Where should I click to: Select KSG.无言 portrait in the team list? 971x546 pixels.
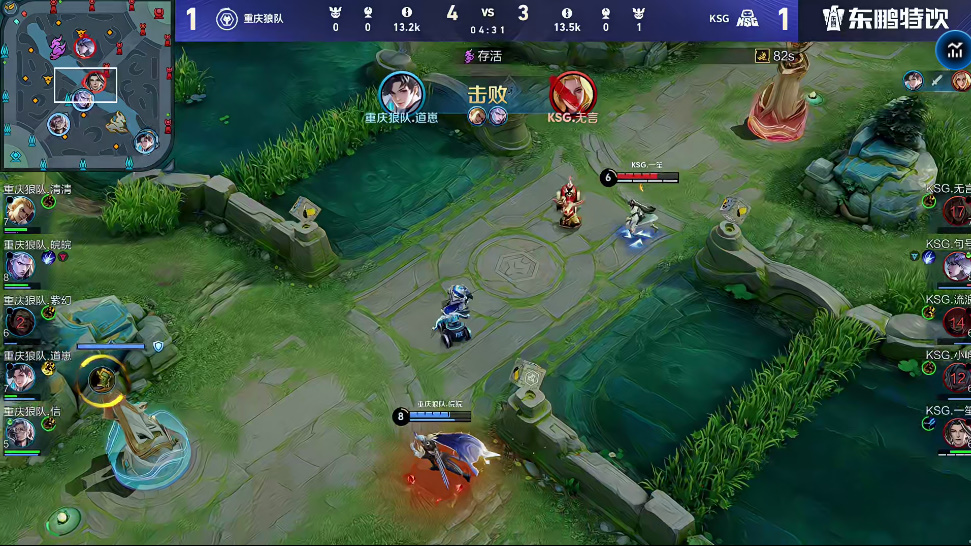pyautogui.click(x=957, y=211)
